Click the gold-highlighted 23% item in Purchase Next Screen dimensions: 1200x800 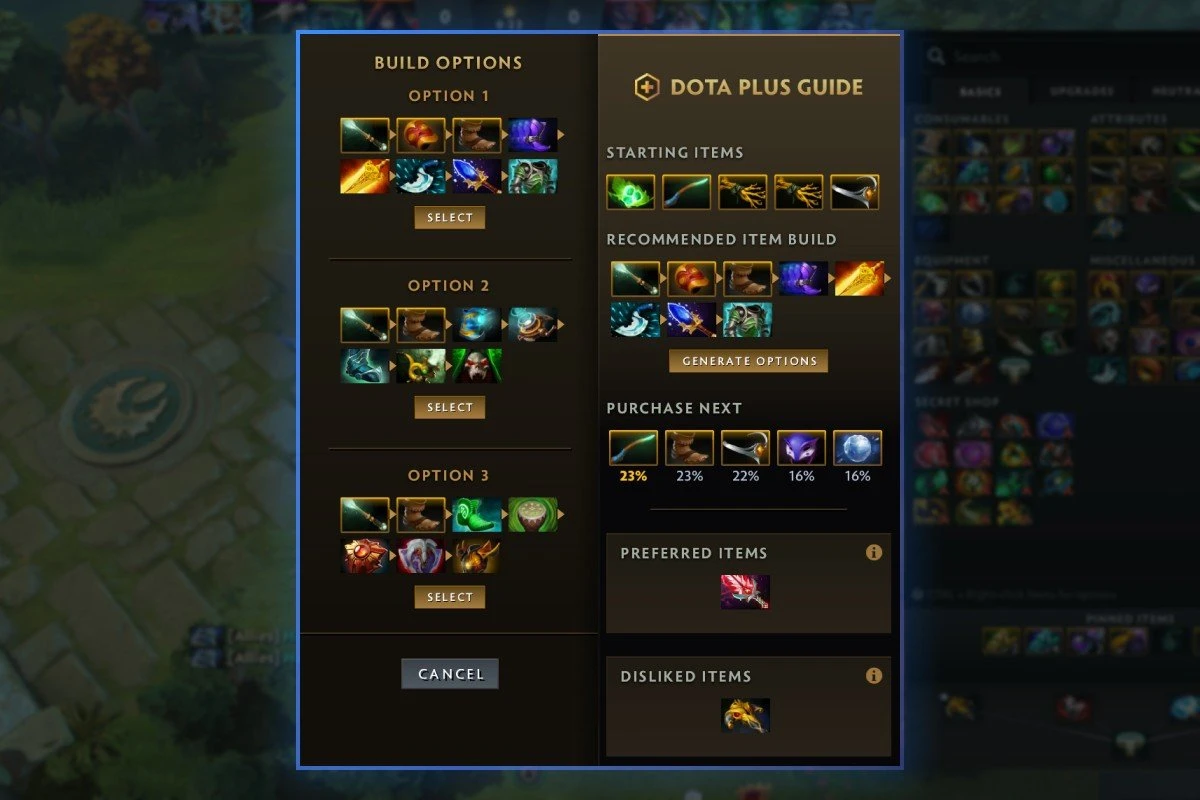coord(634,448)
